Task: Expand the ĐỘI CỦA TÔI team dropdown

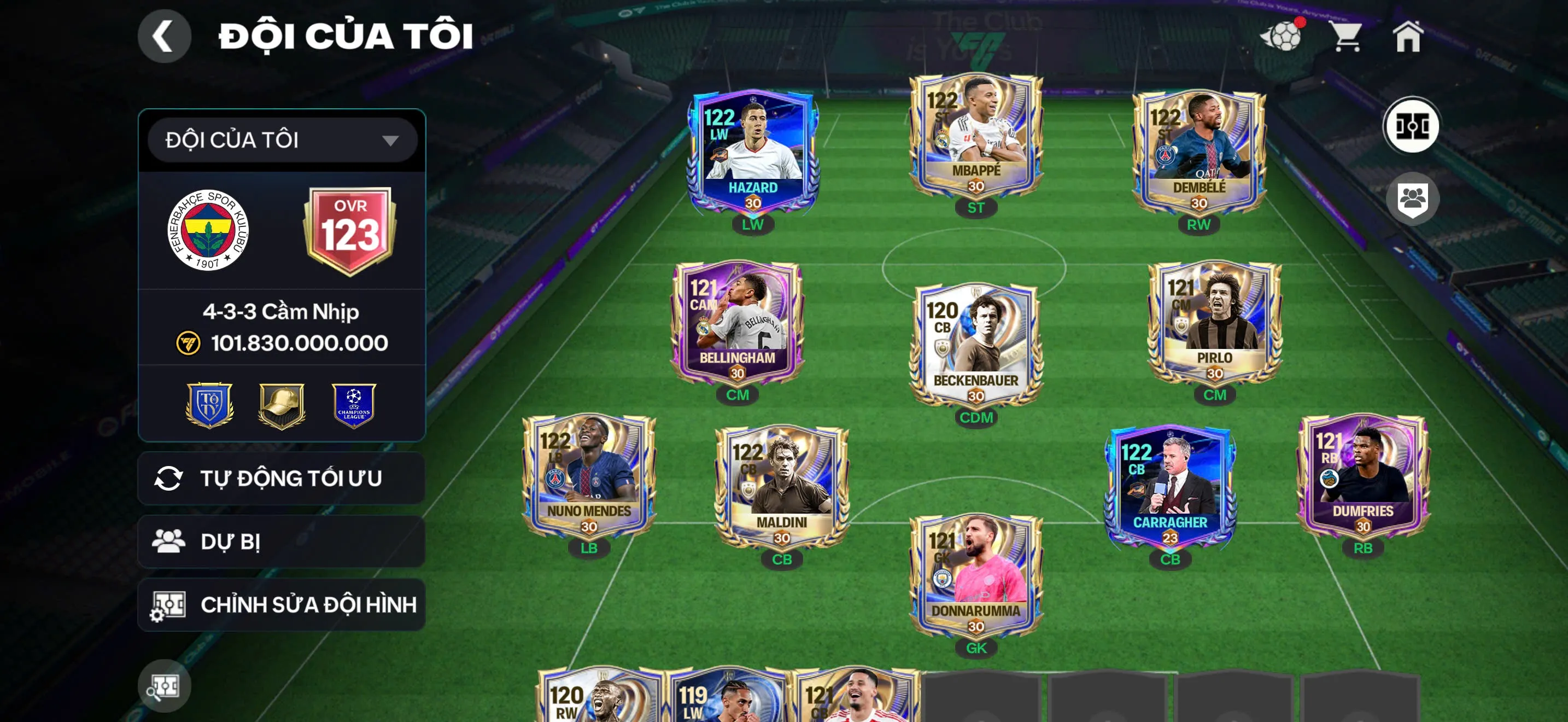Action: 280,141
